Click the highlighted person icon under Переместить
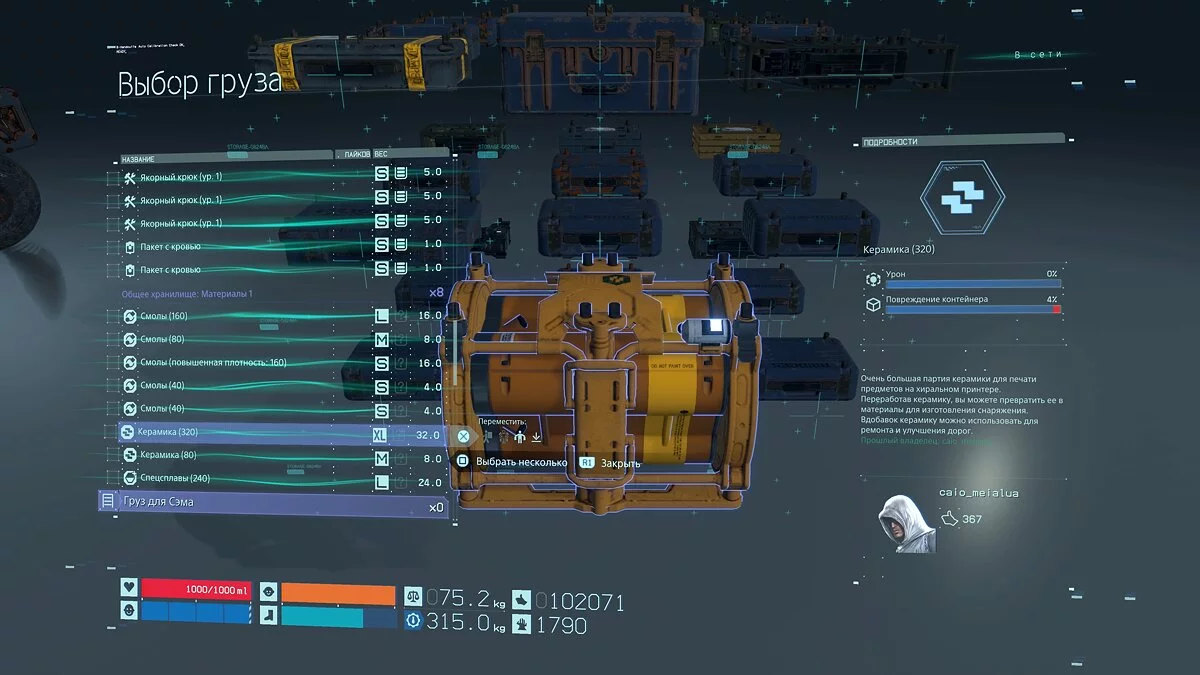 tap(519, 436)
